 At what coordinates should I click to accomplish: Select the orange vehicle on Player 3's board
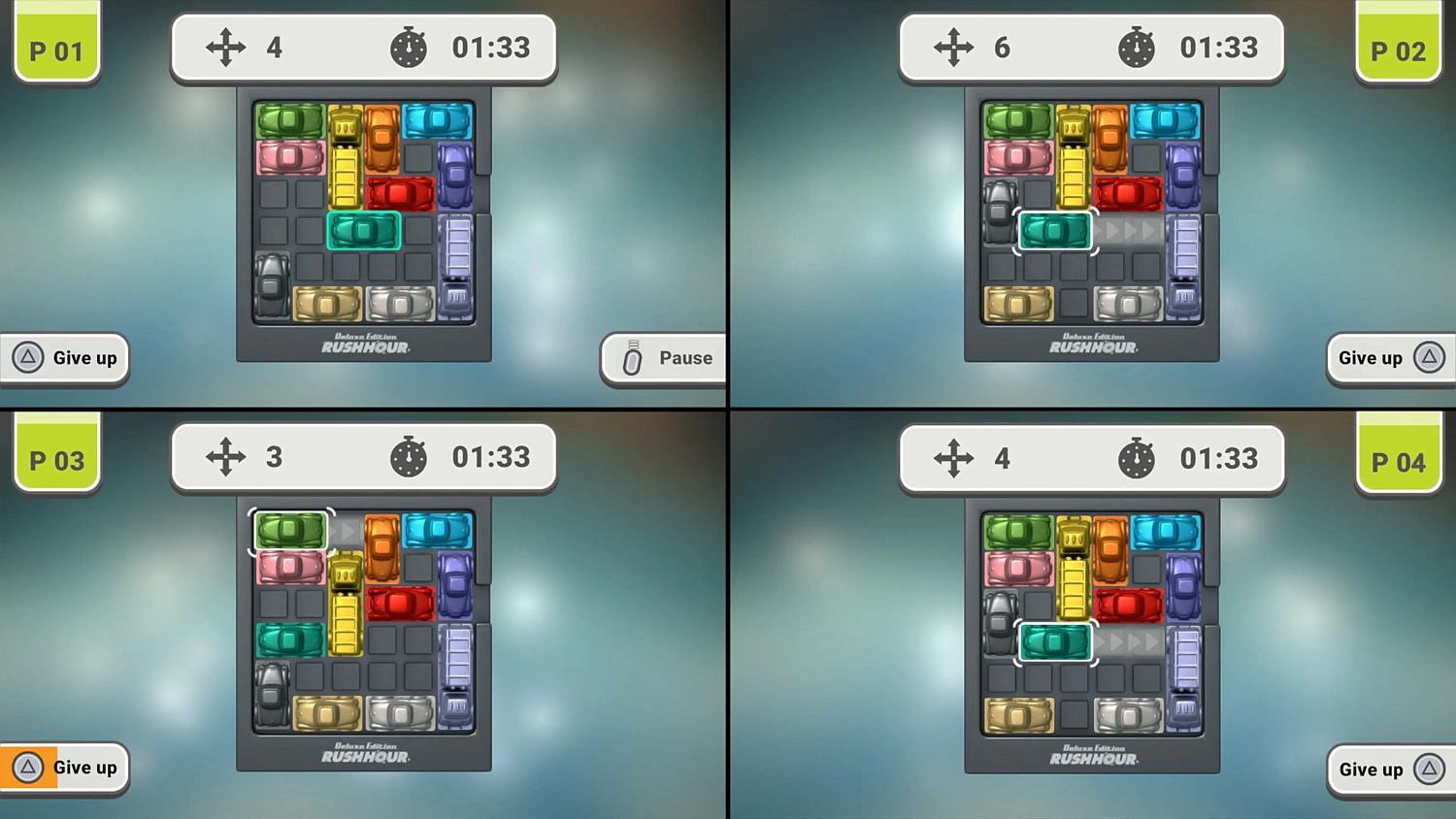point(380,548)
